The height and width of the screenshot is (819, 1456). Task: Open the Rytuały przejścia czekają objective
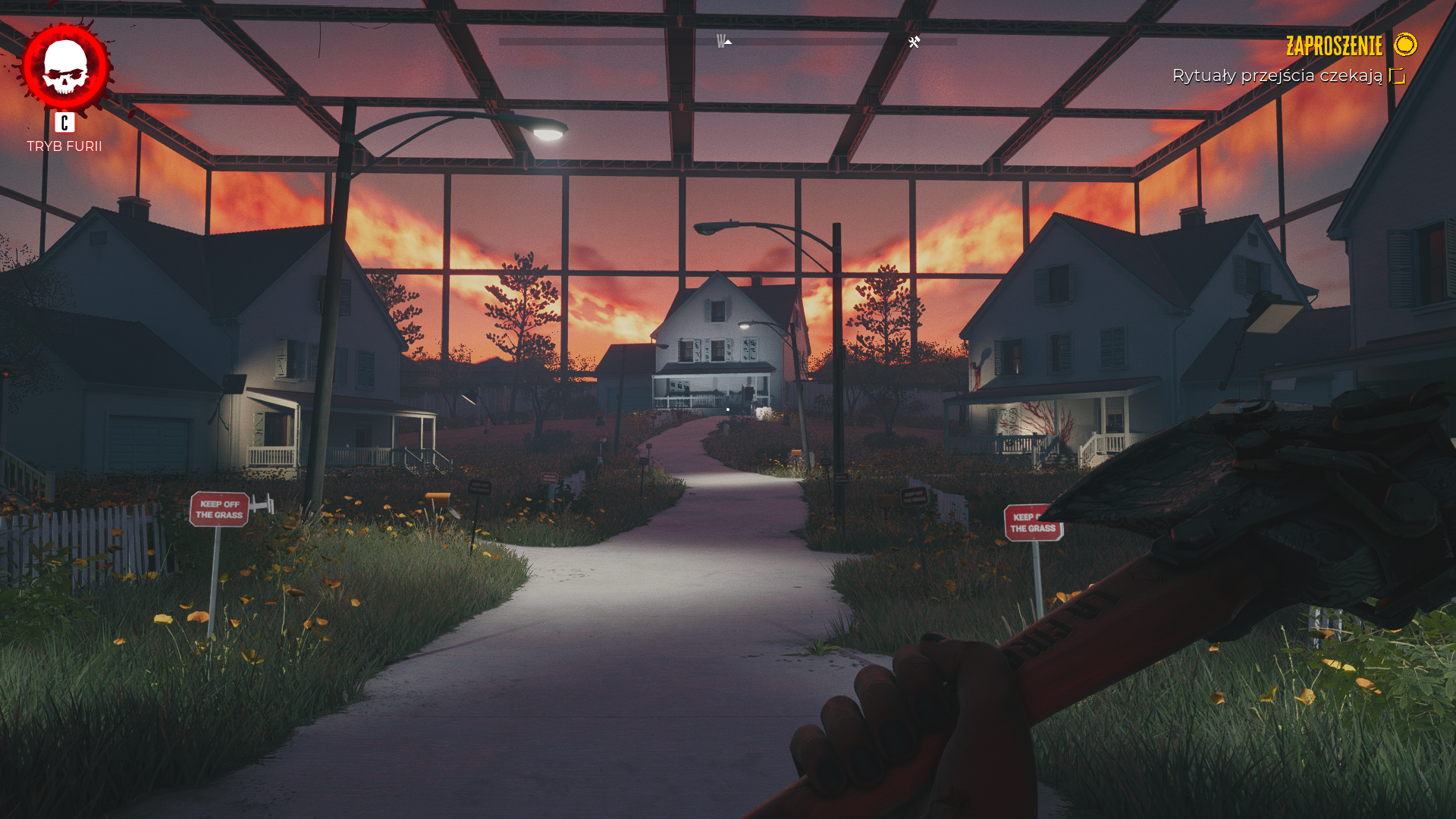coord(1277,76)
